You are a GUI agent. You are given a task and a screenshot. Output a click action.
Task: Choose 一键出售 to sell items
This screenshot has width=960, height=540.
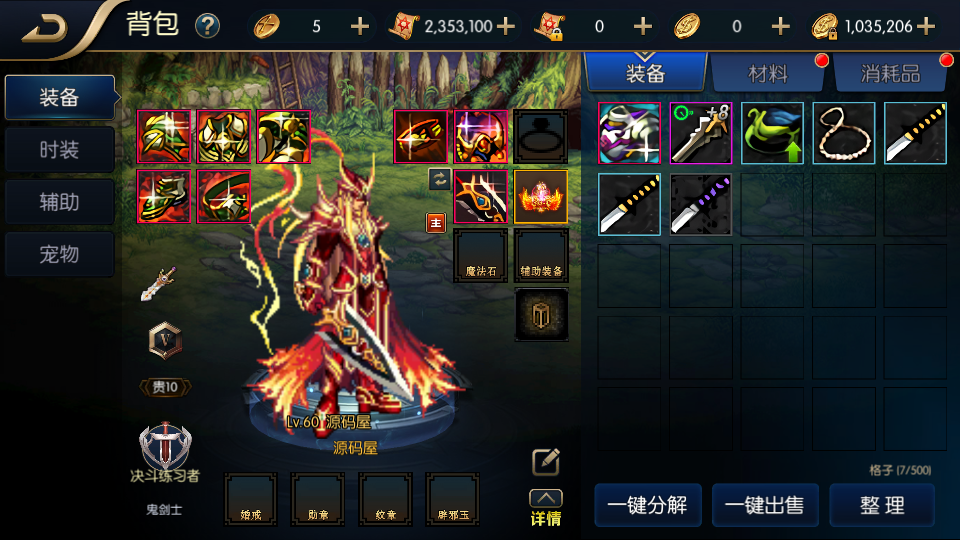click(x=765, y=505)
